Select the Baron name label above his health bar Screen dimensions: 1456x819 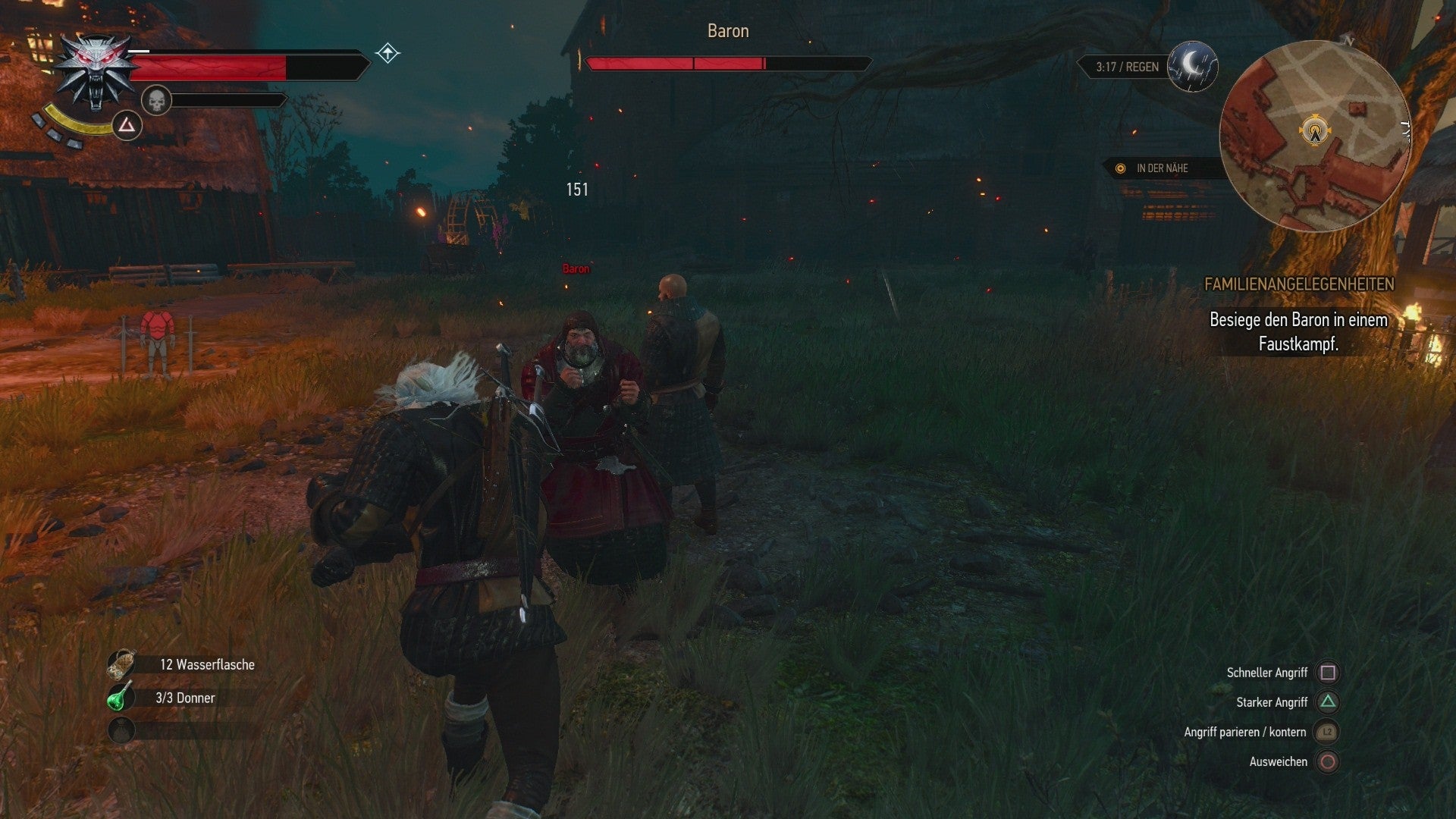tap(727, 31)
